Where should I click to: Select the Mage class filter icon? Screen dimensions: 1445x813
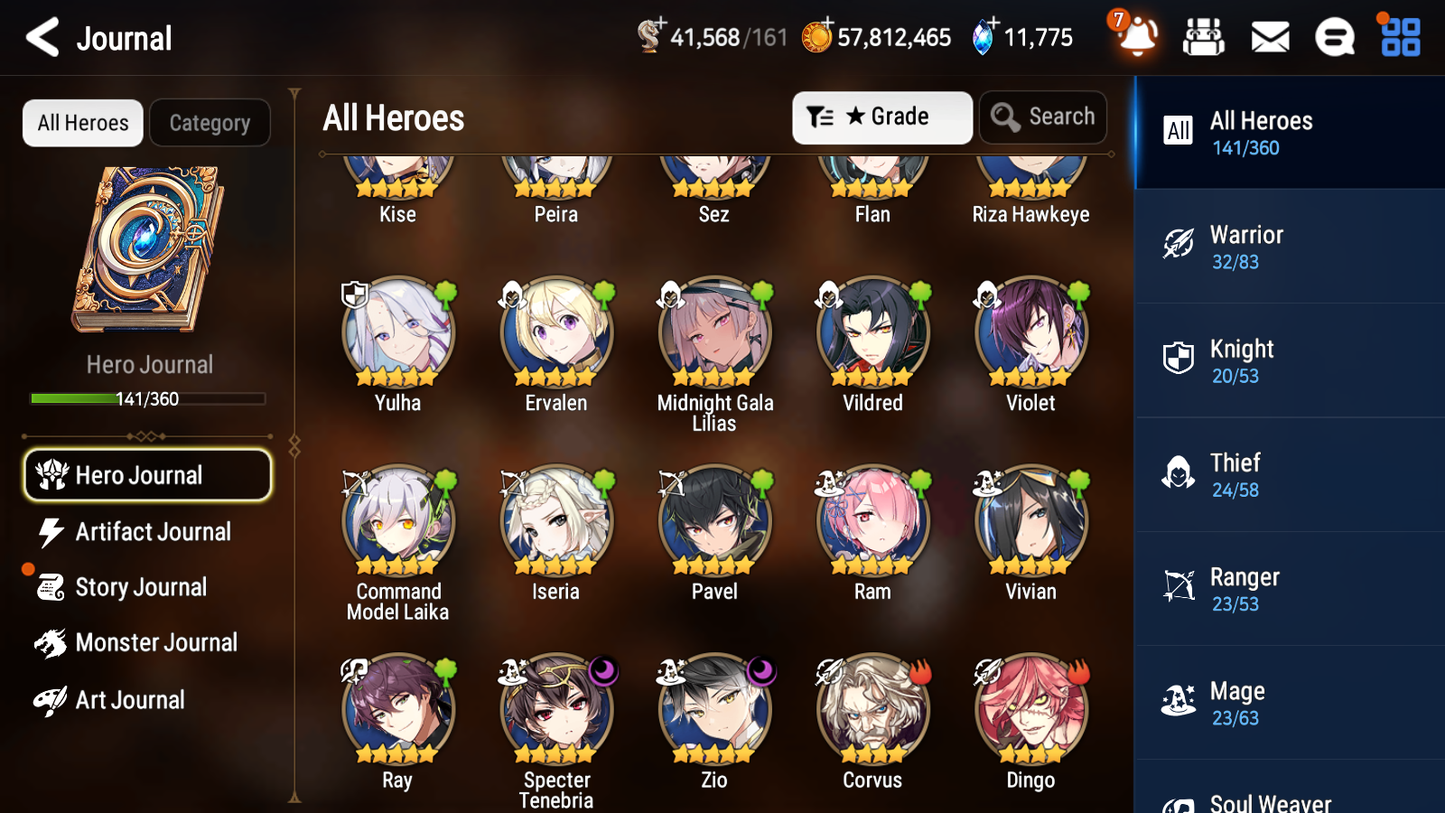1178,701
